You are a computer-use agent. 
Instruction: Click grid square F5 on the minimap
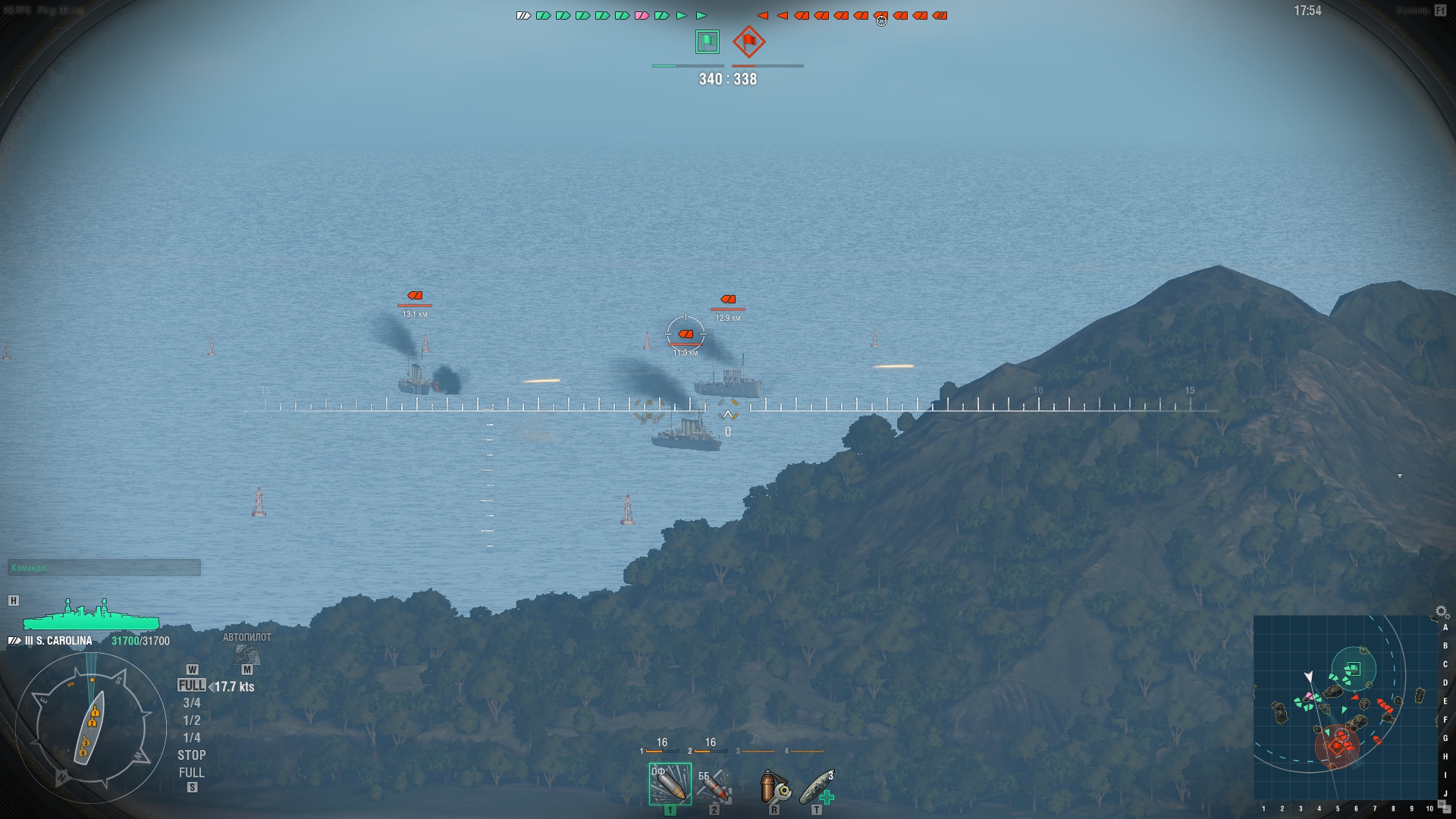click(x=1335, y=718)
